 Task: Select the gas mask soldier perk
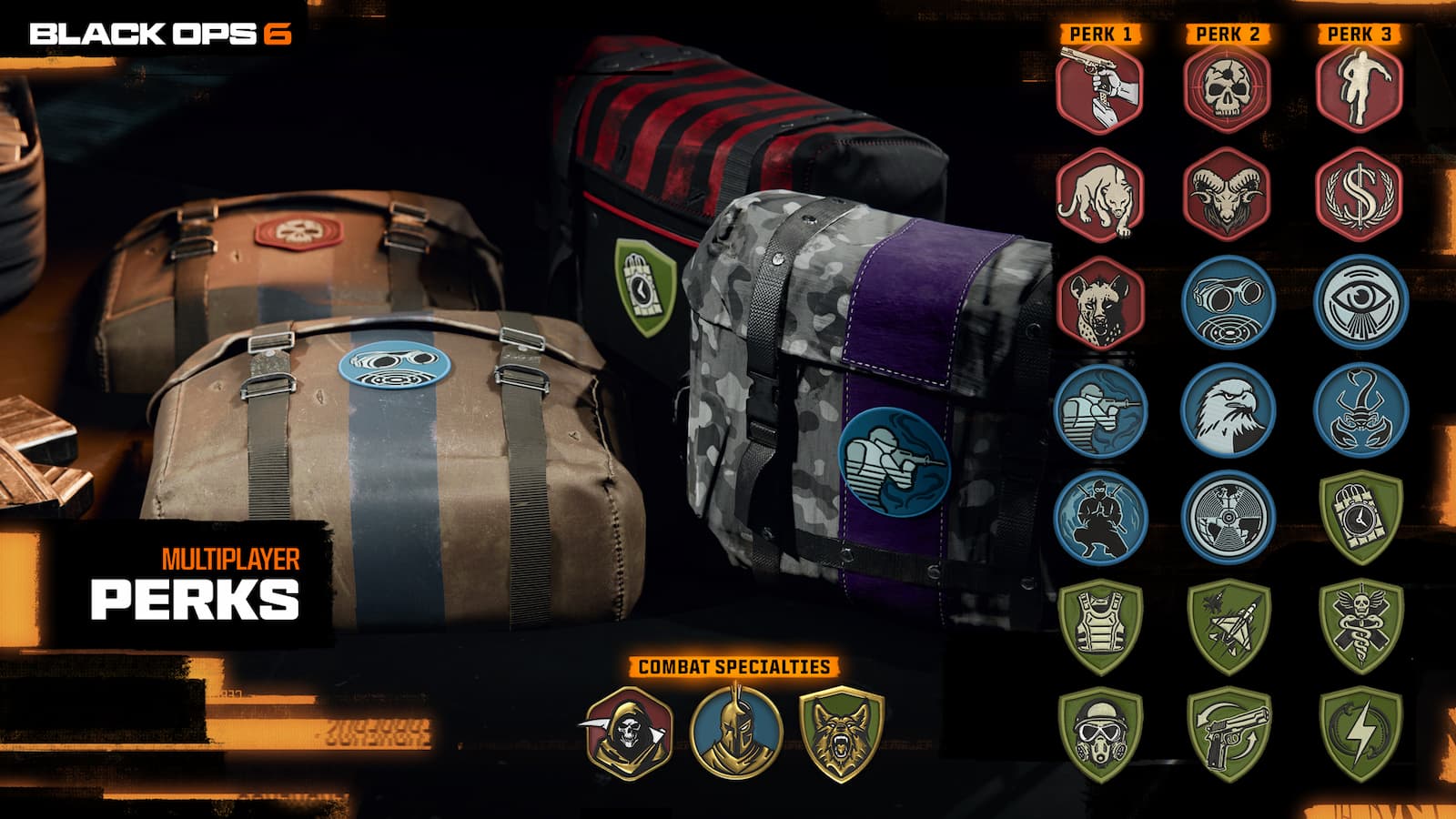[x=1100, y=734]
